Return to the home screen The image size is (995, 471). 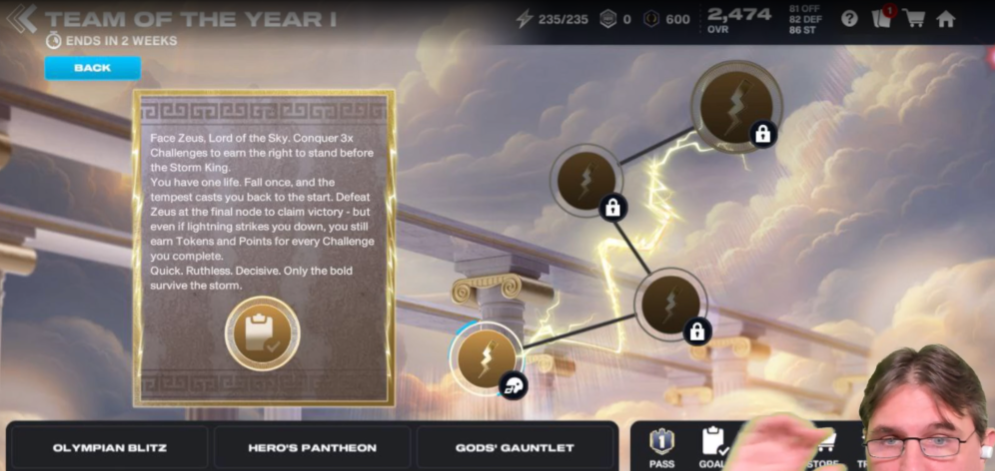(x=945, y=18)
